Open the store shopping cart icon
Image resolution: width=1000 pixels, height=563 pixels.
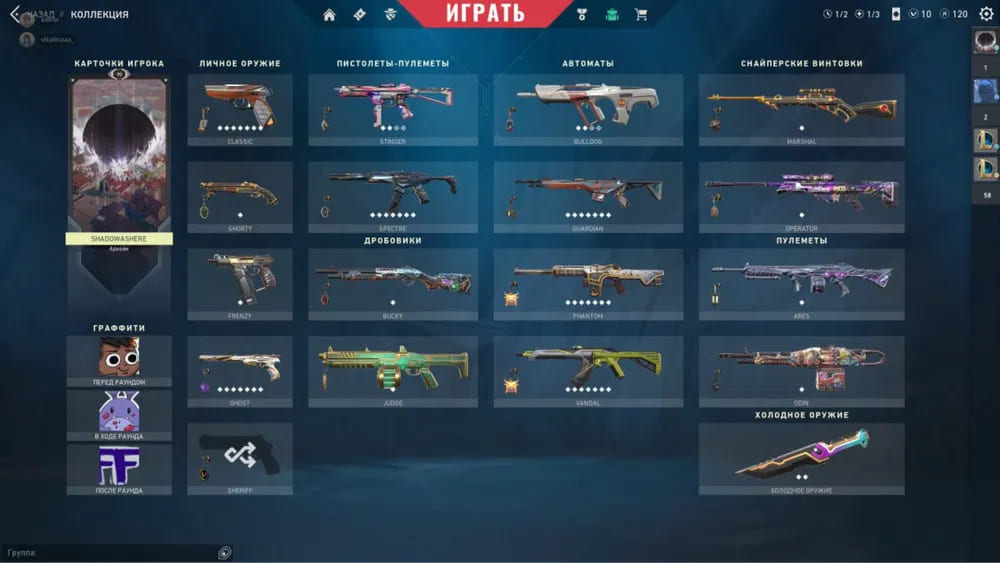(x=641, y=14)
